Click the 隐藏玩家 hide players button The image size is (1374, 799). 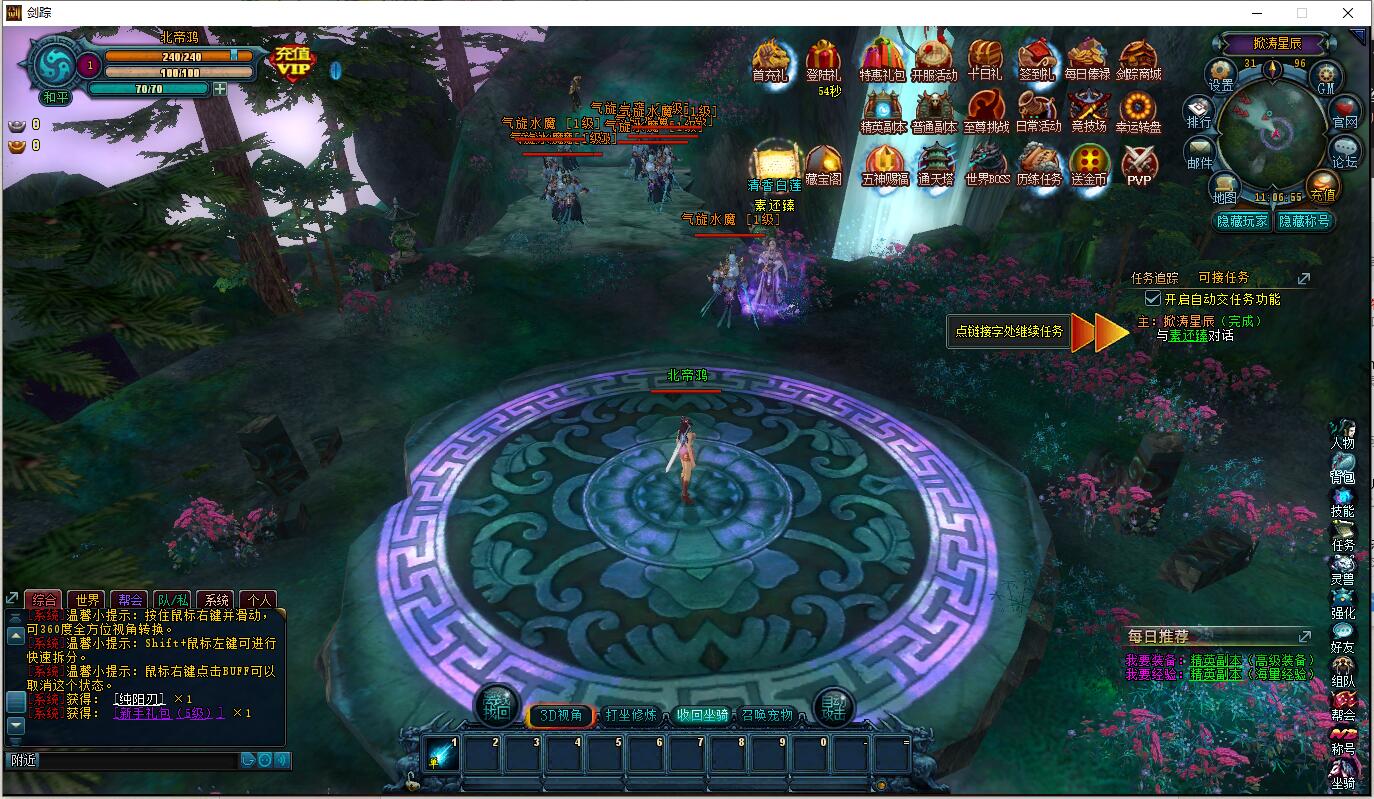click(1241, 221)
